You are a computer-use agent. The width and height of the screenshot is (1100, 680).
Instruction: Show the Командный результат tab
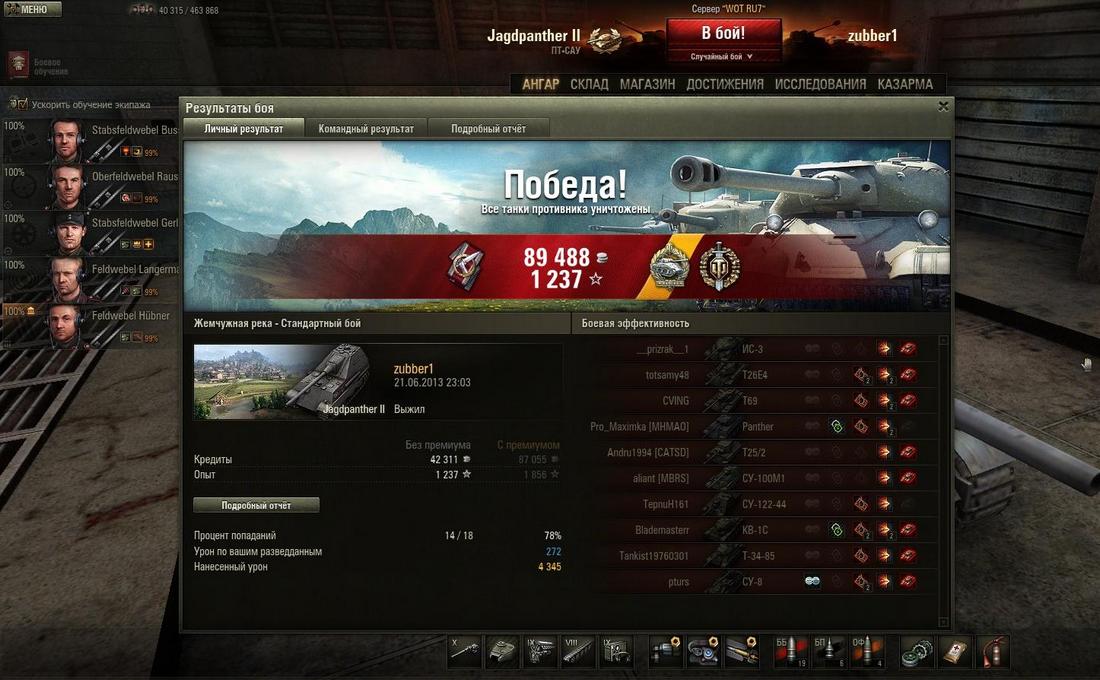pos(366,129)
